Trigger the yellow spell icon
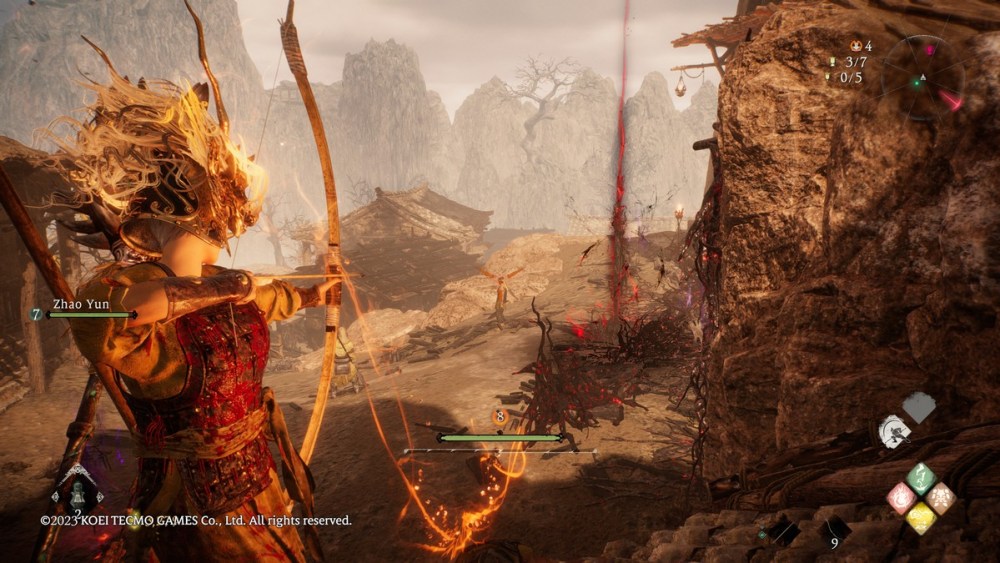1000x563 pixels. click(921, 518)
